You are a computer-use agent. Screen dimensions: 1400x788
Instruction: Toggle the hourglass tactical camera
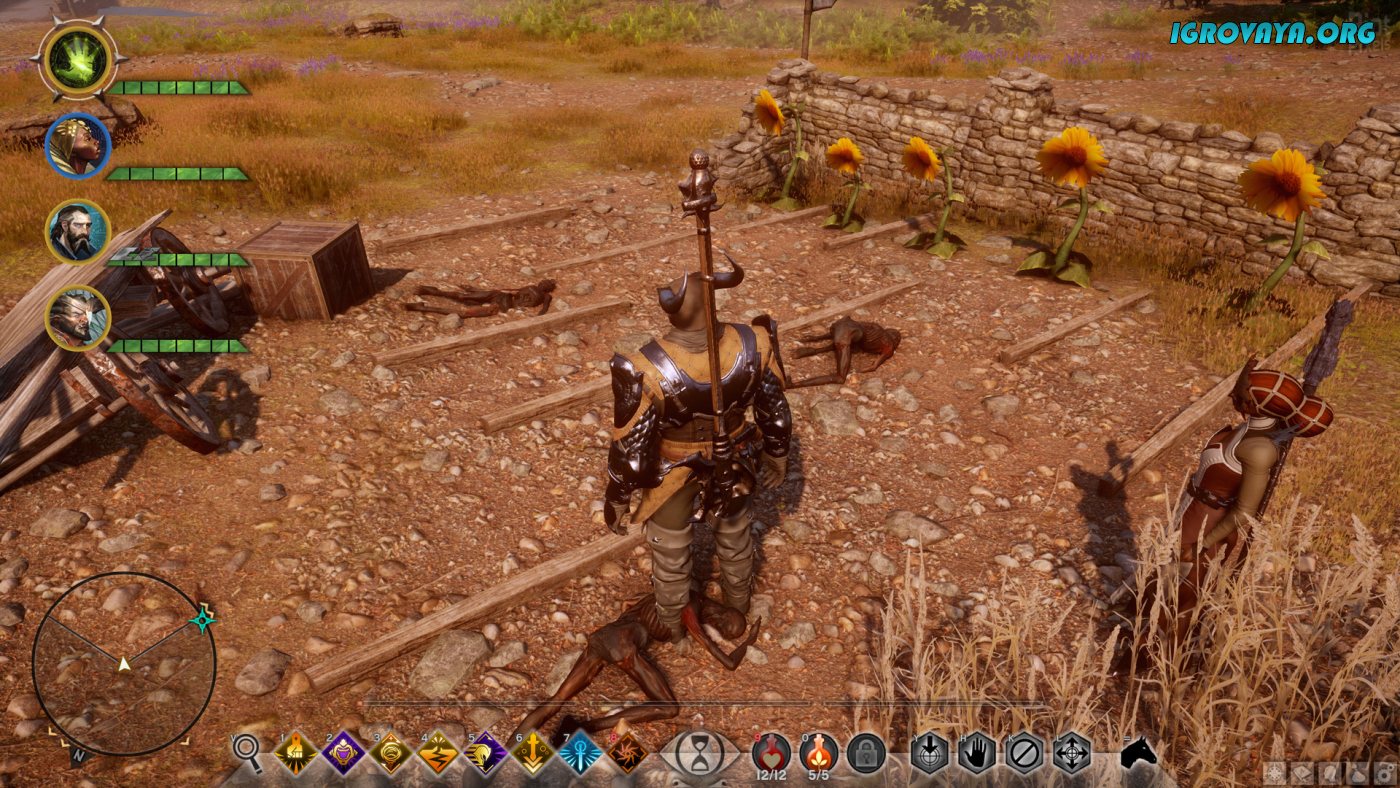coord(700,753)
